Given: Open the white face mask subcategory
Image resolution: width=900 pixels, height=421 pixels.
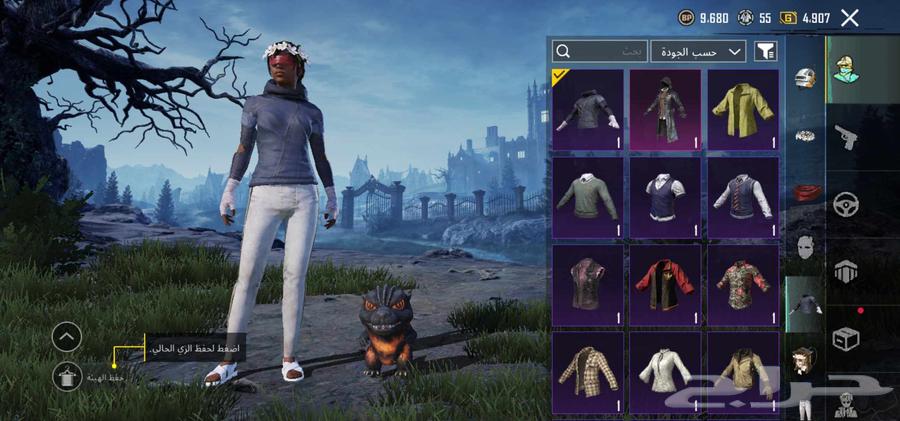Looking at the screenshot, I should pyautogui.click(x=806, y=245).
